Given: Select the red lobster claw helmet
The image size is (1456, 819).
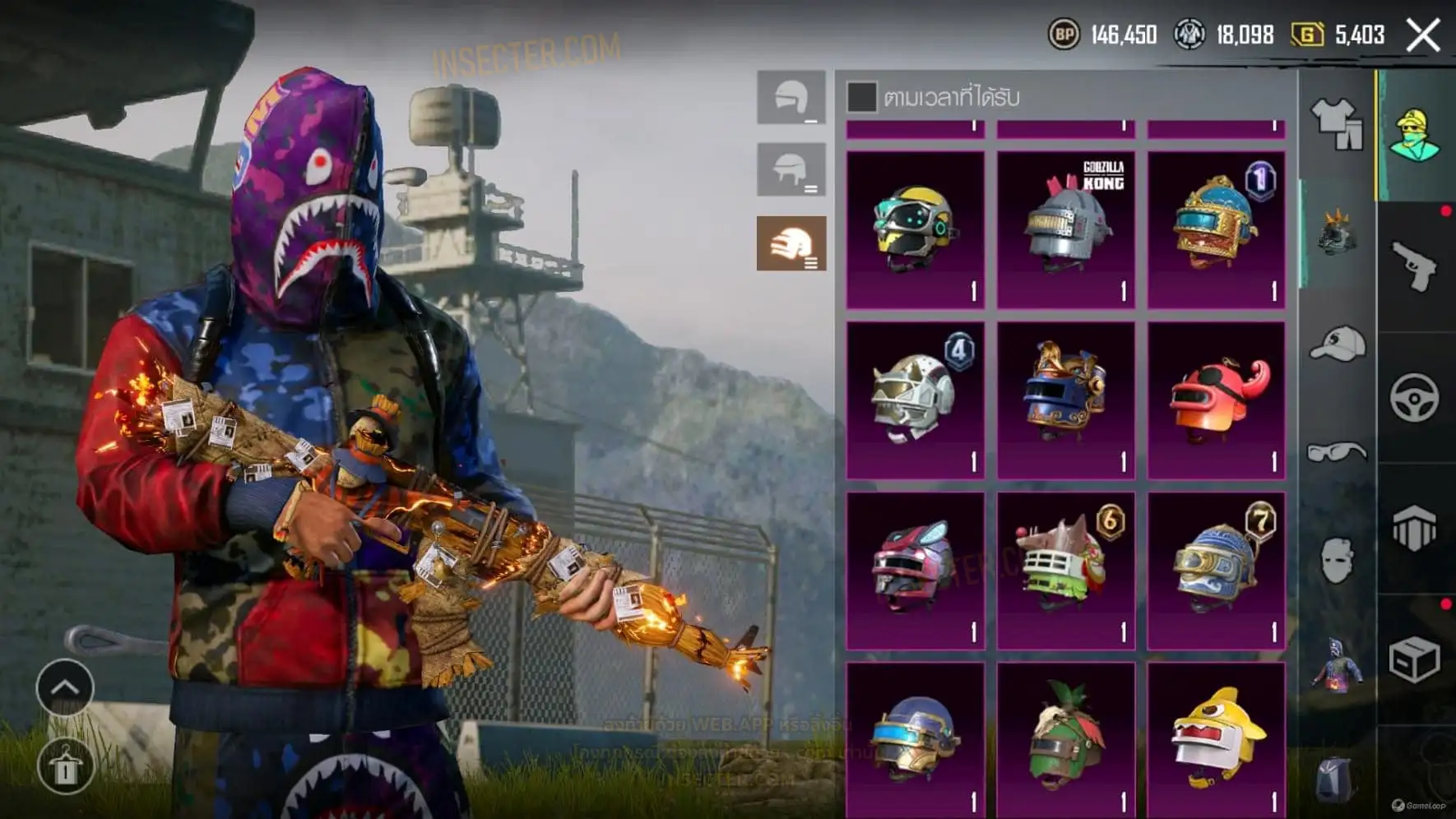Looking at the screenshot, I should click(x=1216, y=400).
